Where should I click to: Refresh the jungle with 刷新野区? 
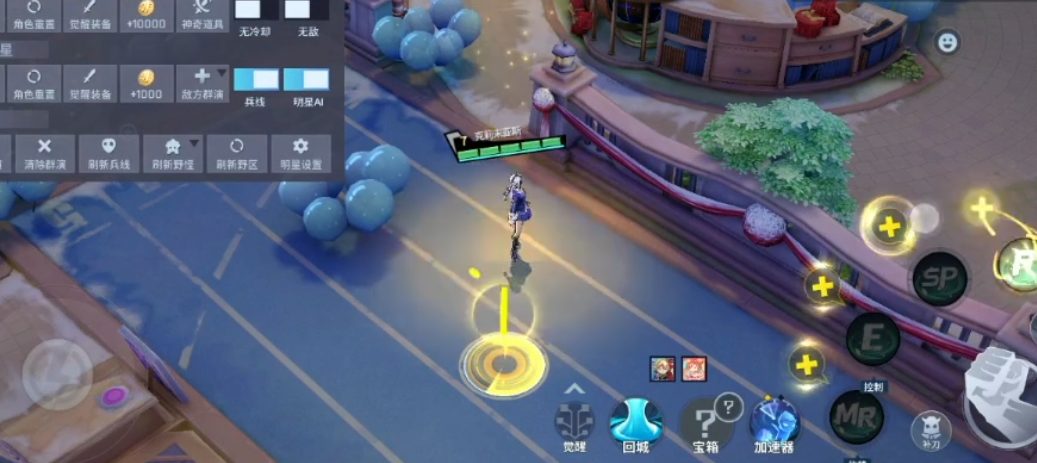click(x=237, y=153)
